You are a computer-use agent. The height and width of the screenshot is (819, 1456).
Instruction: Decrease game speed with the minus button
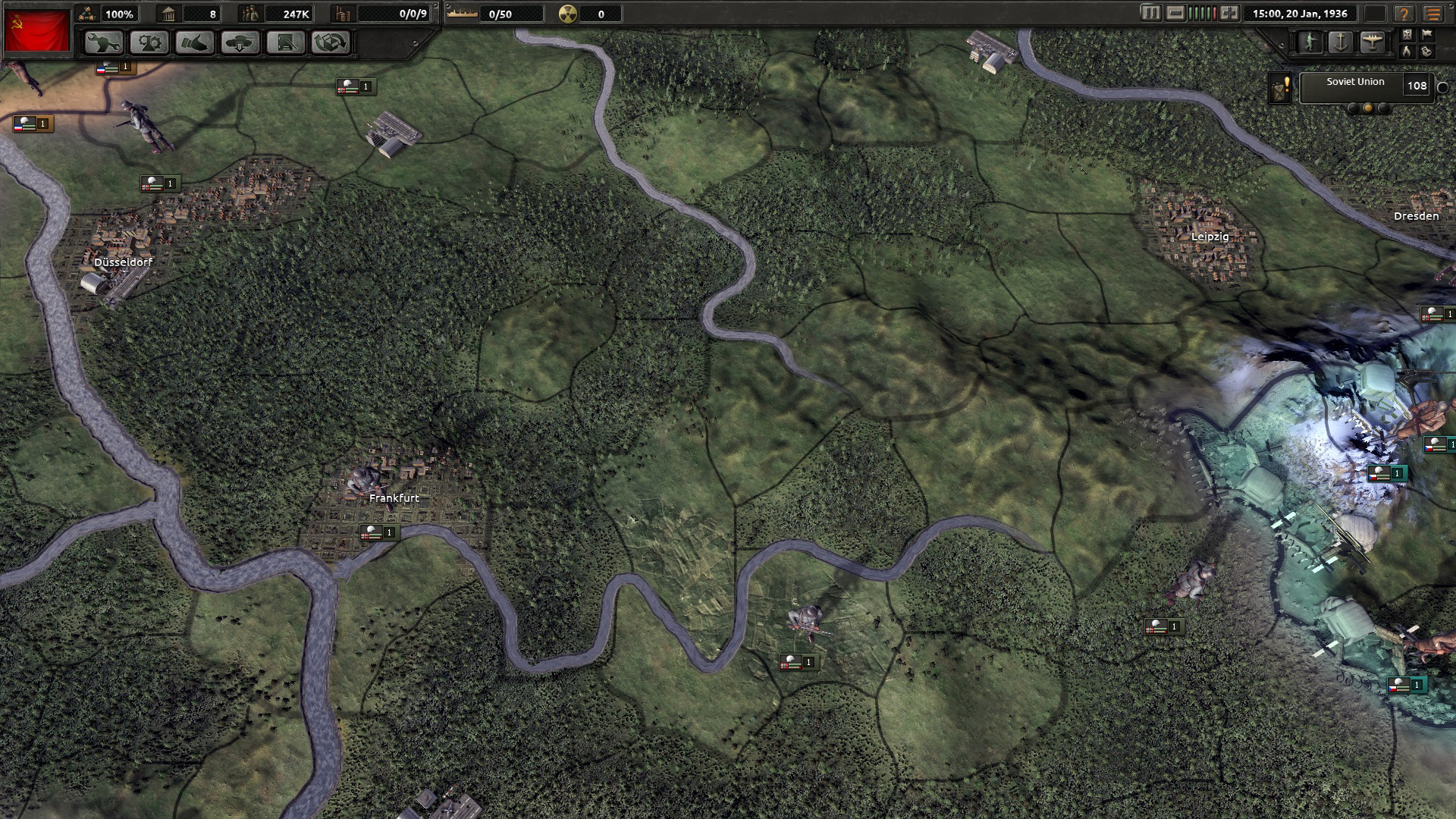click(x=1175, y=14)
